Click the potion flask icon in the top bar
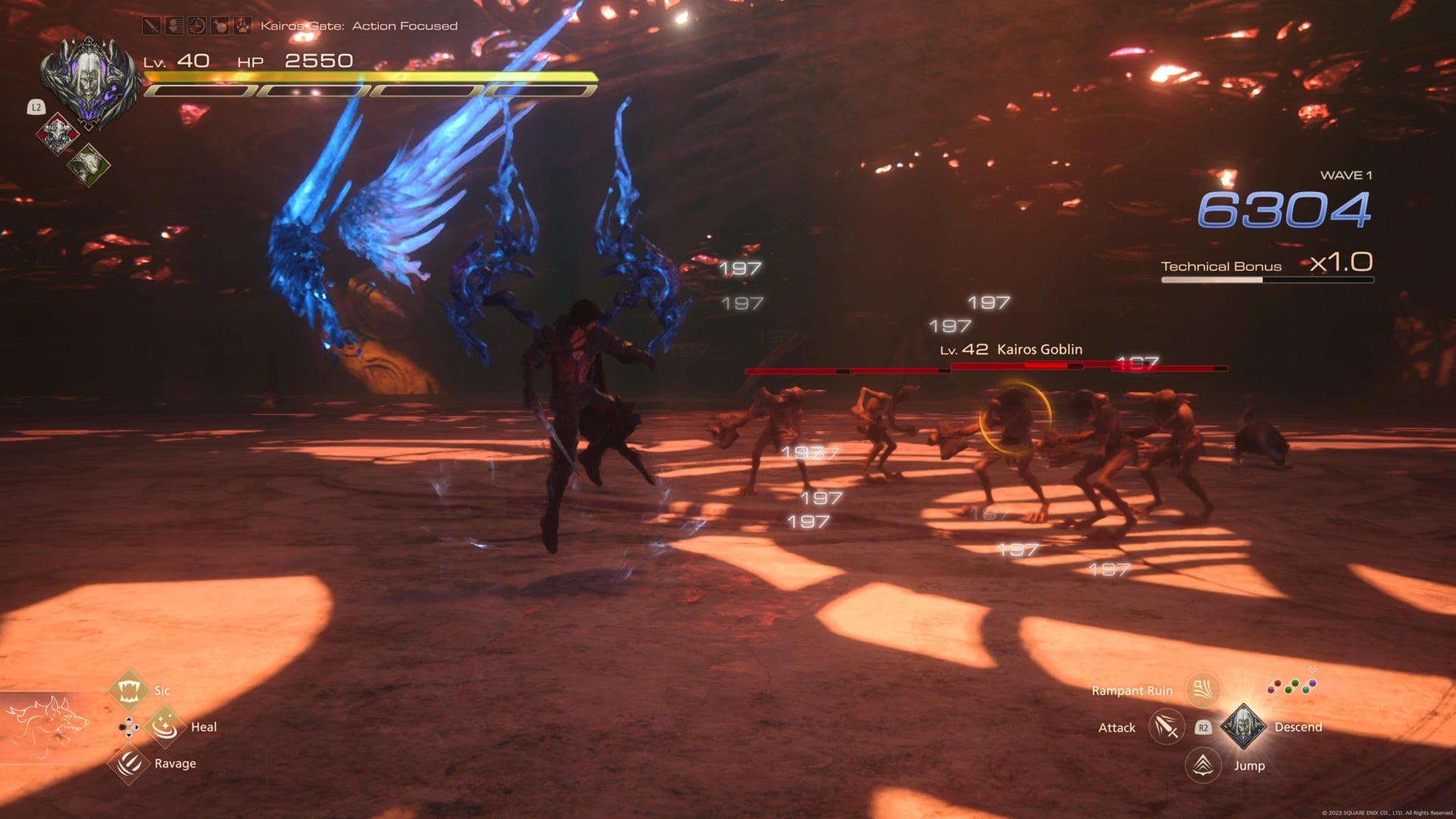This screenshot has height=819, width=1456. click(x=219, y=25)
